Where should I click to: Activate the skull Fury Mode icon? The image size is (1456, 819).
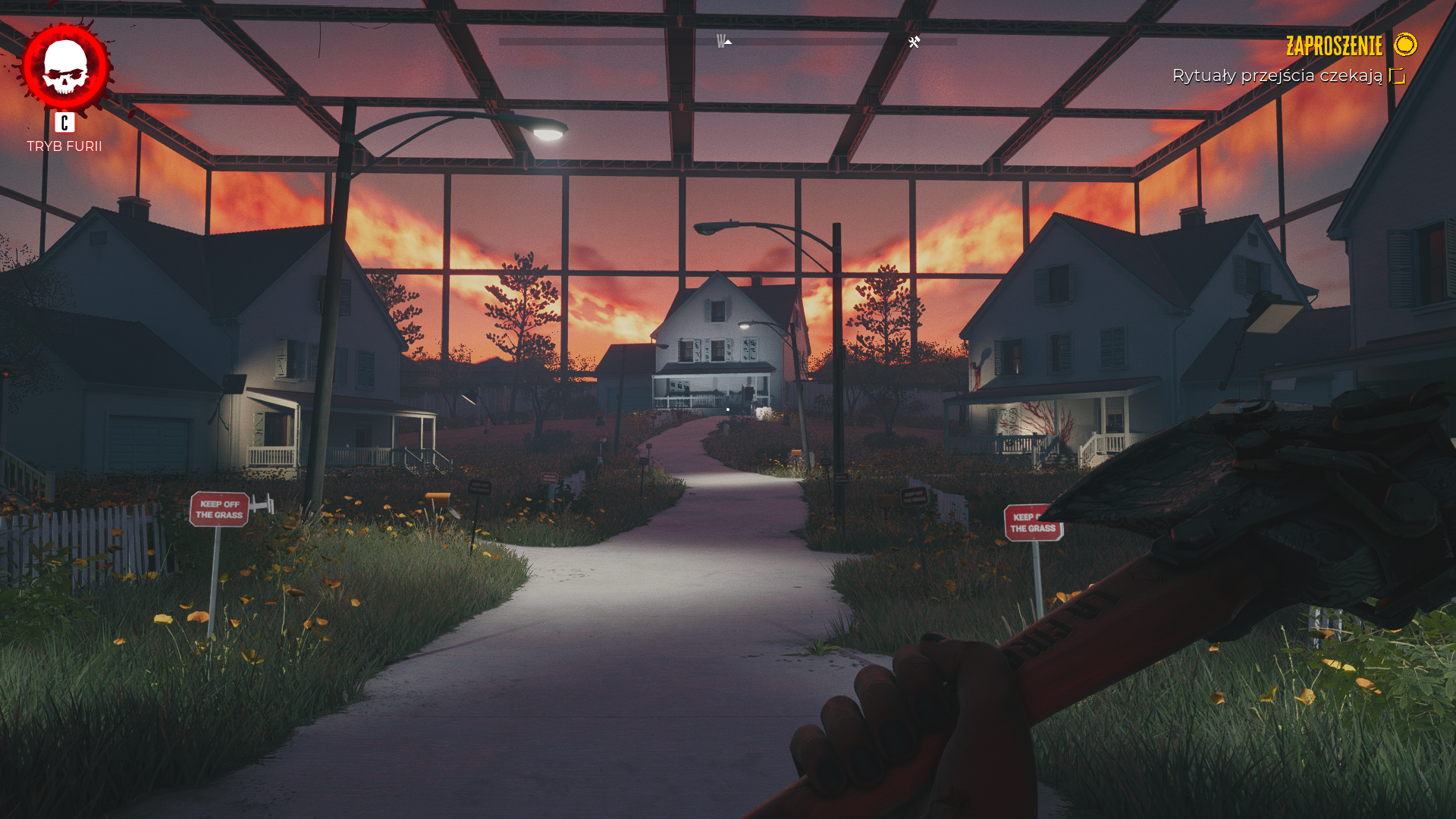click(x=65, y=67)
